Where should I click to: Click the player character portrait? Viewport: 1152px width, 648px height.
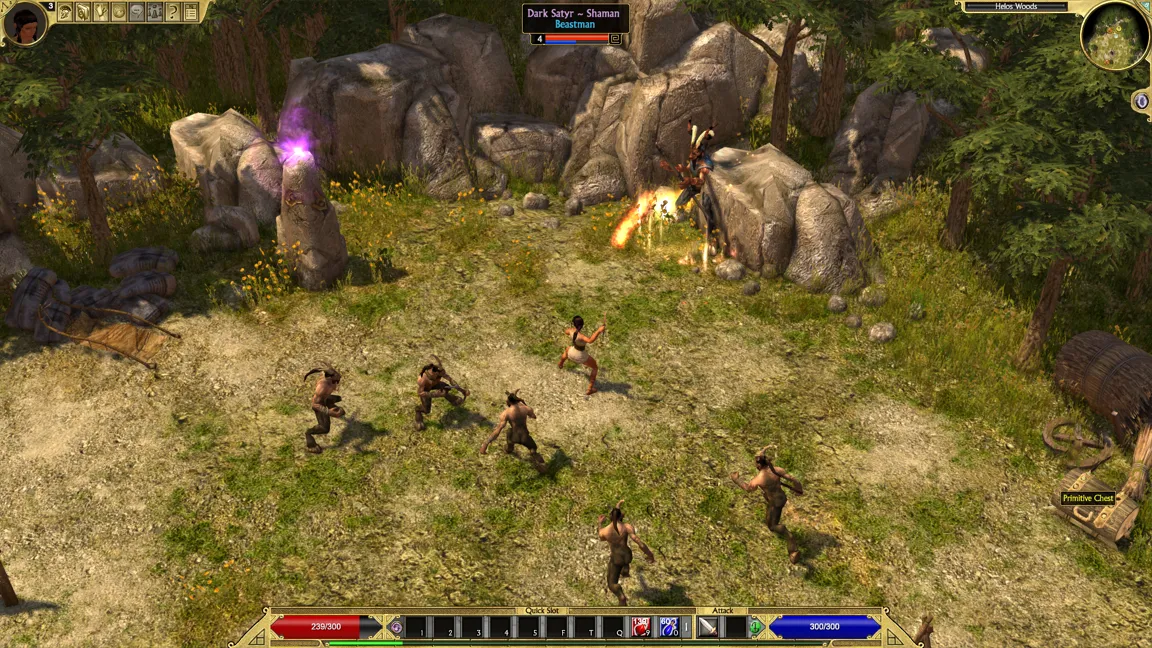coord(24,23)
